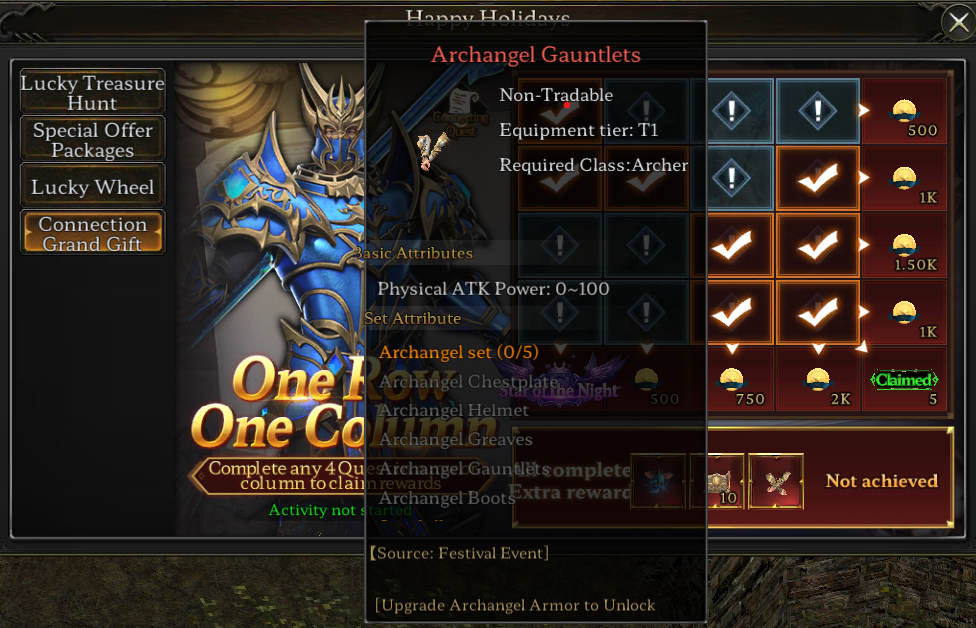Image resolution: width=976 pixels, height=628 pixels.
Task: Switch to Special Offer Packages
Action: pyautogui.click(x=92, y=140)
